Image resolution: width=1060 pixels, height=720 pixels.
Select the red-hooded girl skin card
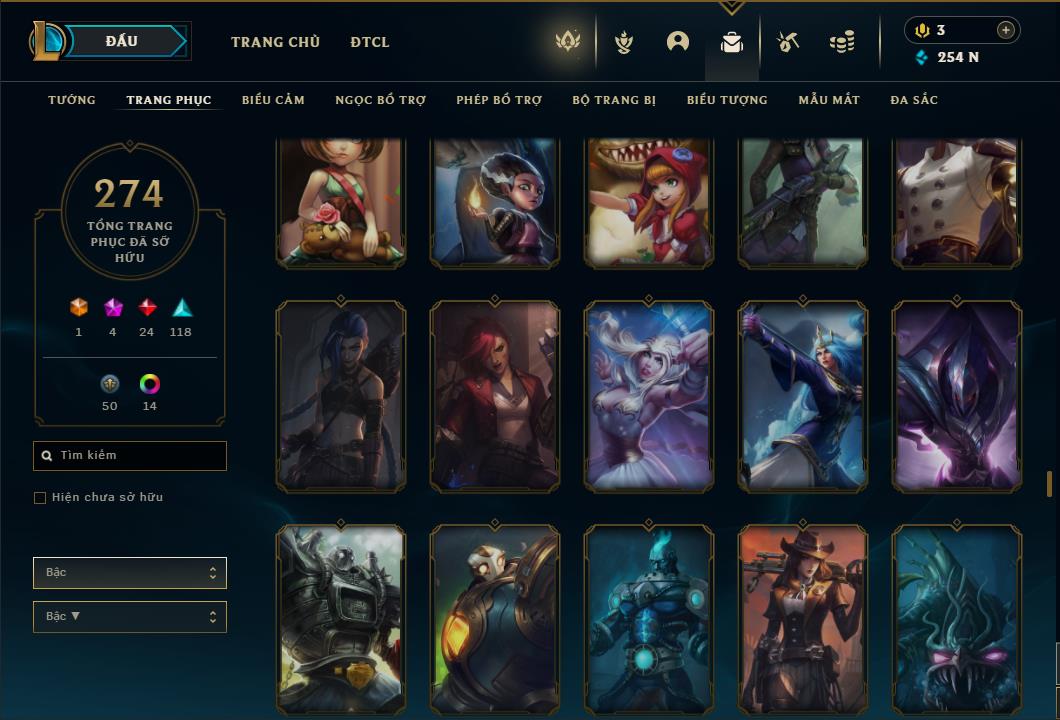pos(649,203)
